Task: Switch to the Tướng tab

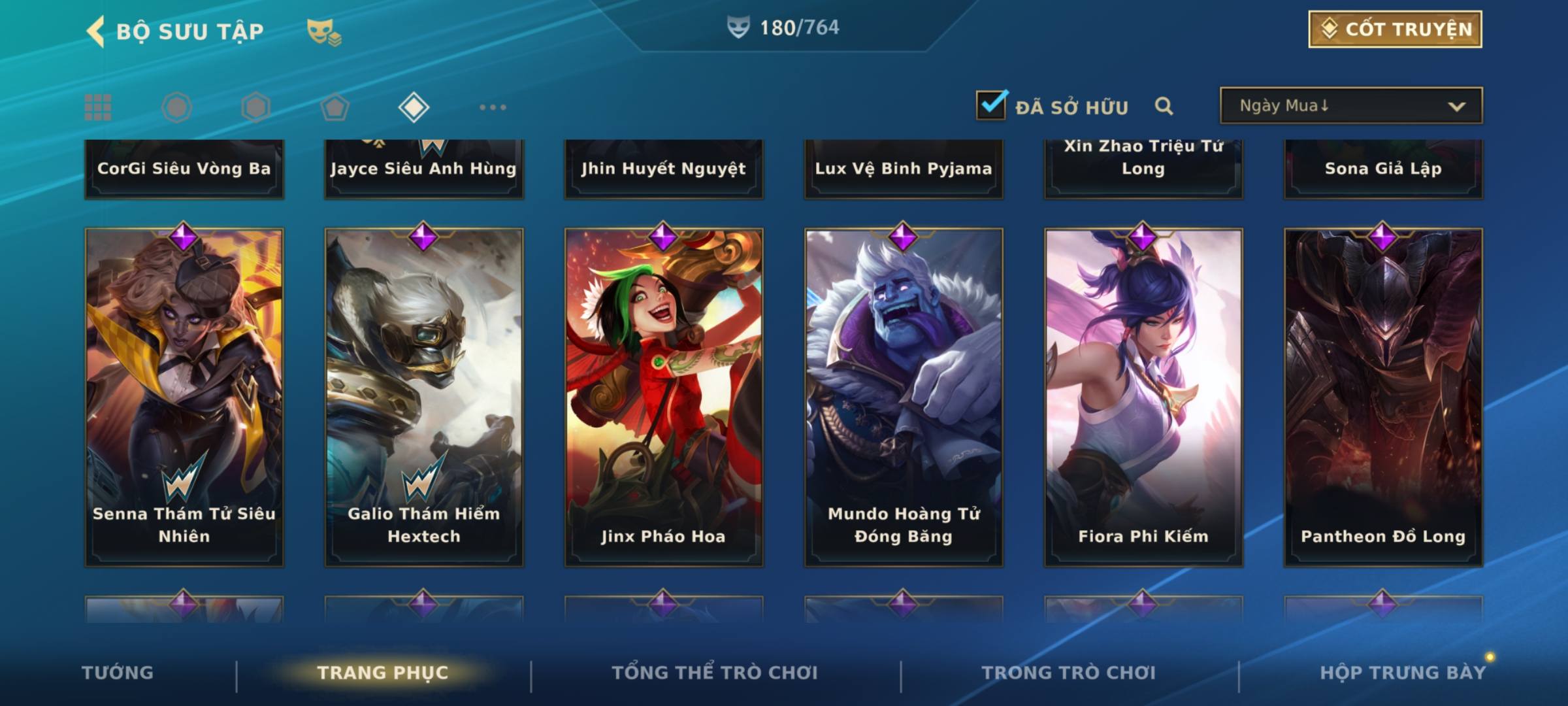Action: pos(118,673)
